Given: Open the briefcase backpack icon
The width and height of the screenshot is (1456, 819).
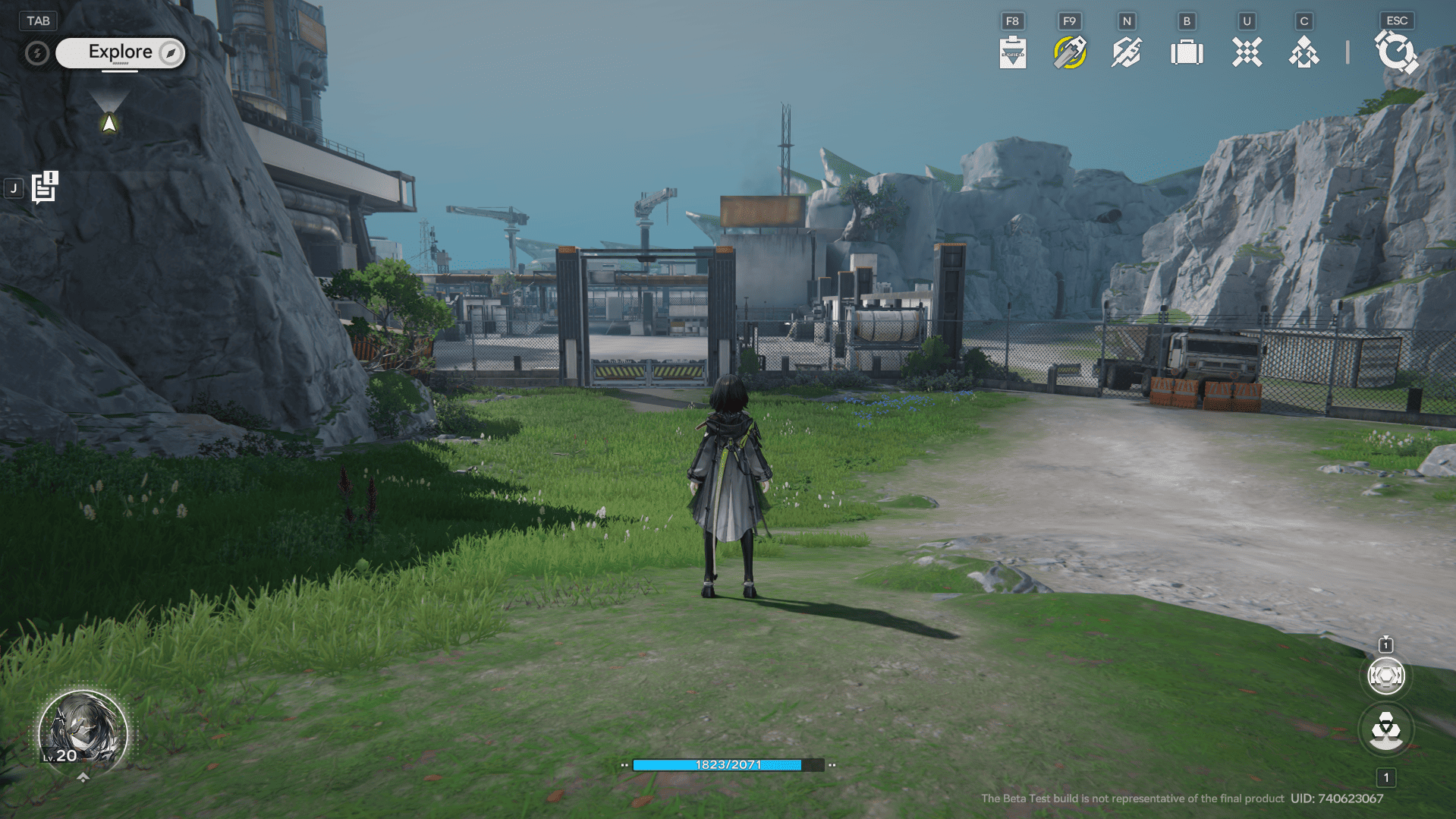Looking at the screenshot, I should pyautogui.click(x=1187, y=52).
